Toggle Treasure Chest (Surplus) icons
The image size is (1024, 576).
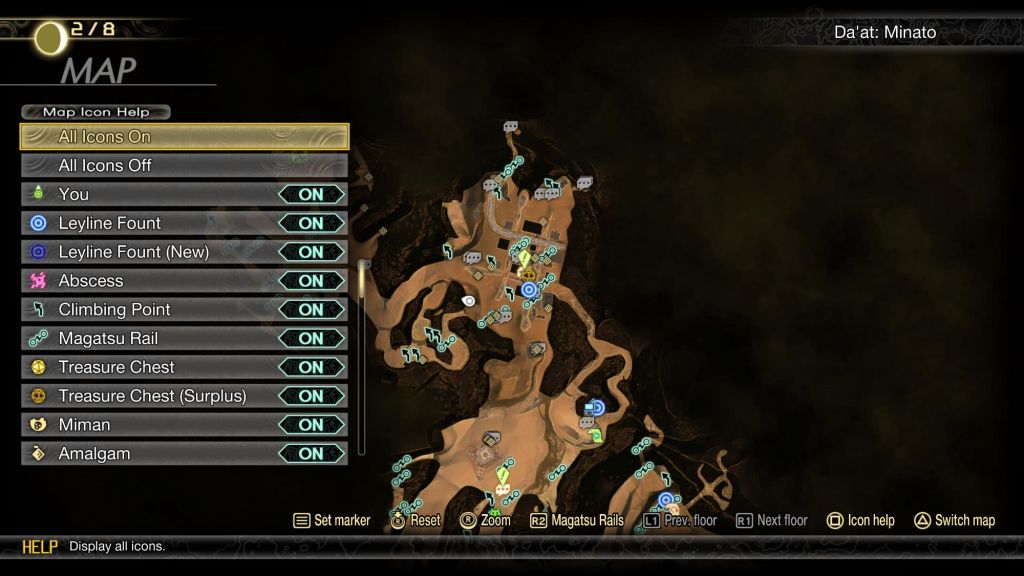click(311, 396)
